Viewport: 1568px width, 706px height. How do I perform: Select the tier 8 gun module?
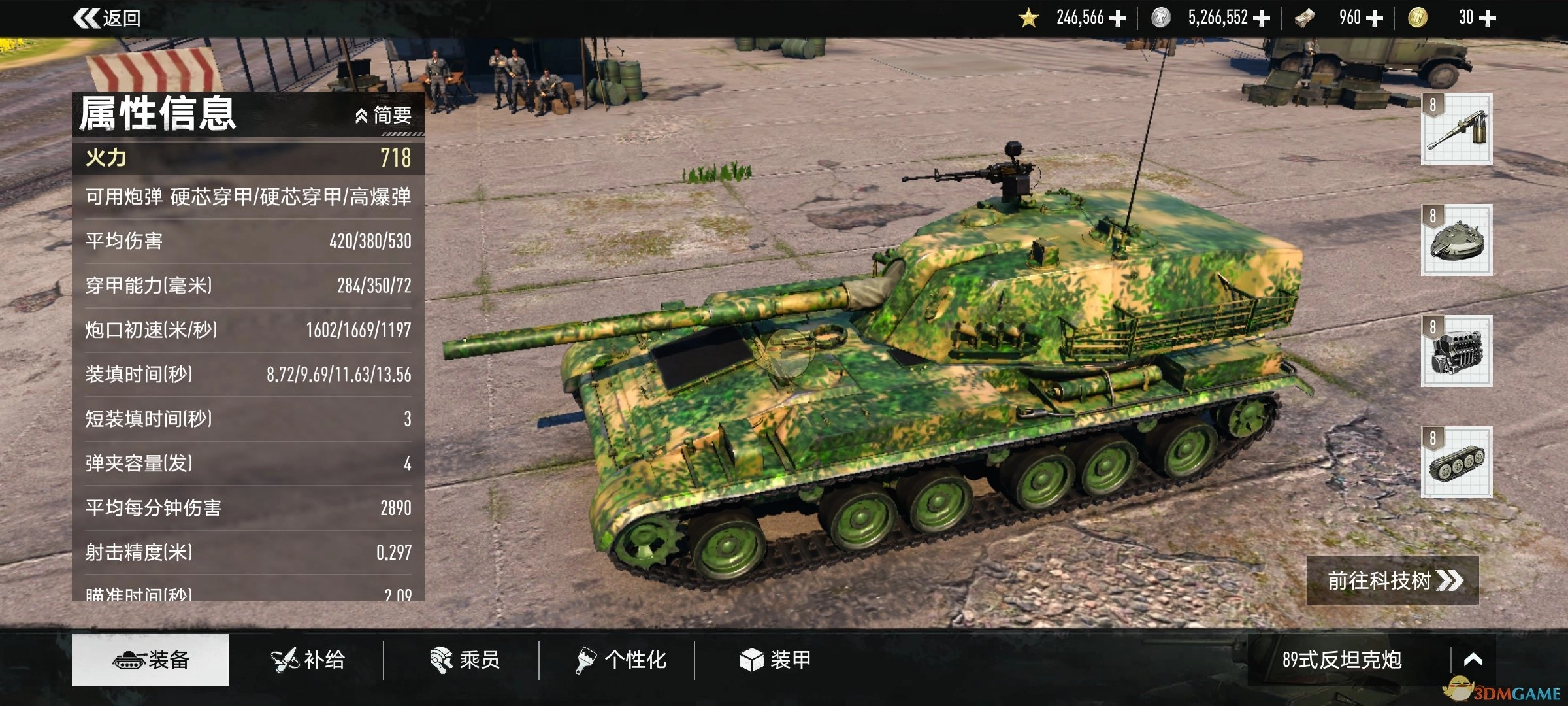pos(1456,129)
